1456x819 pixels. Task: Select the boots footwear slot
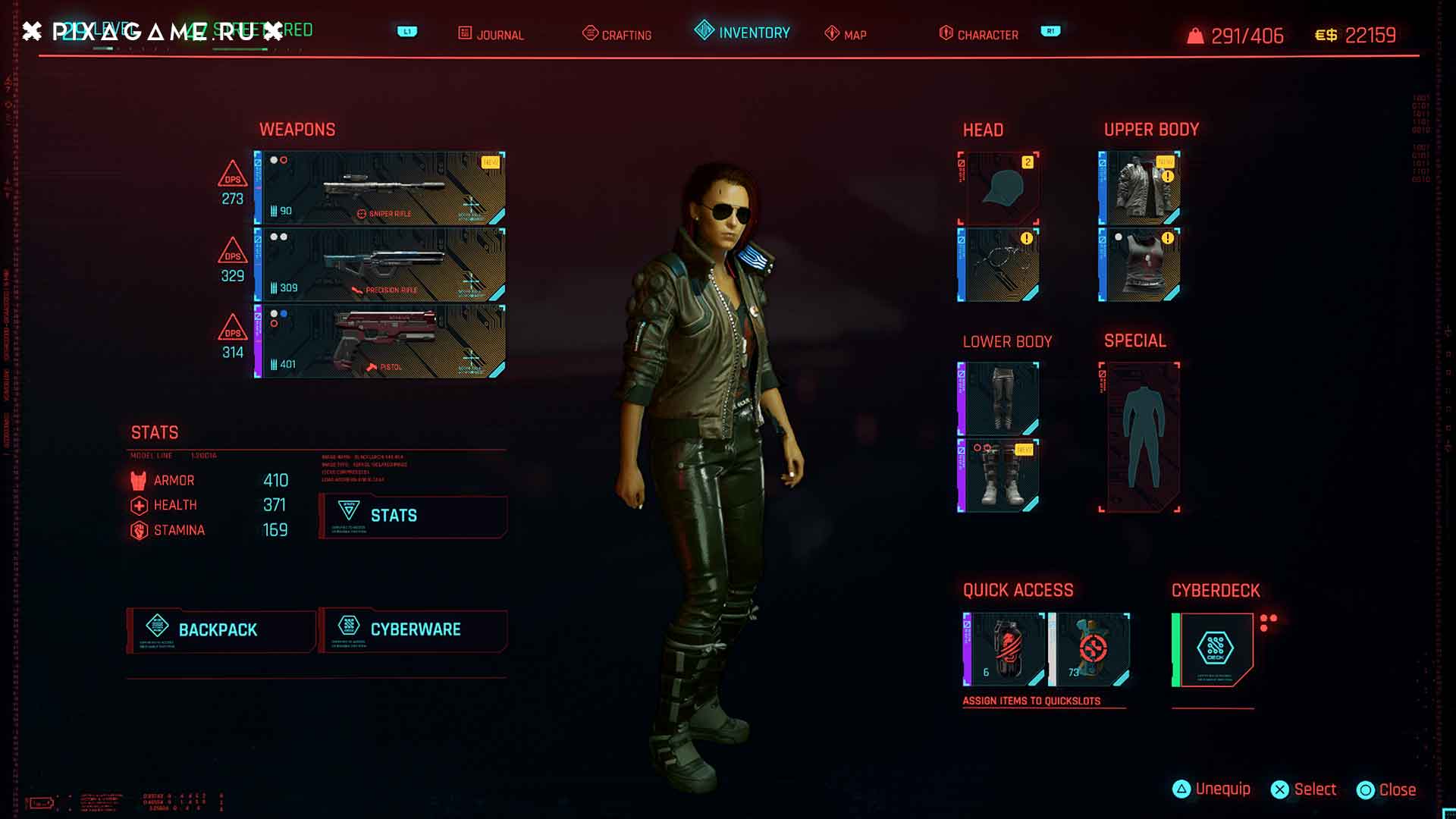point(999,475)
